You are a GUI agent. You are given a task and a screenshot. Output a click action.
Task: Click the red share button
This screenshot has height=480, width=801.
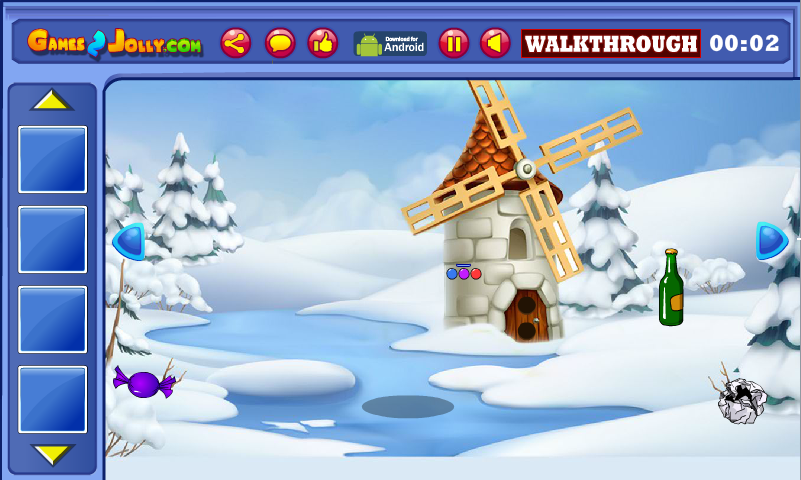236,43
